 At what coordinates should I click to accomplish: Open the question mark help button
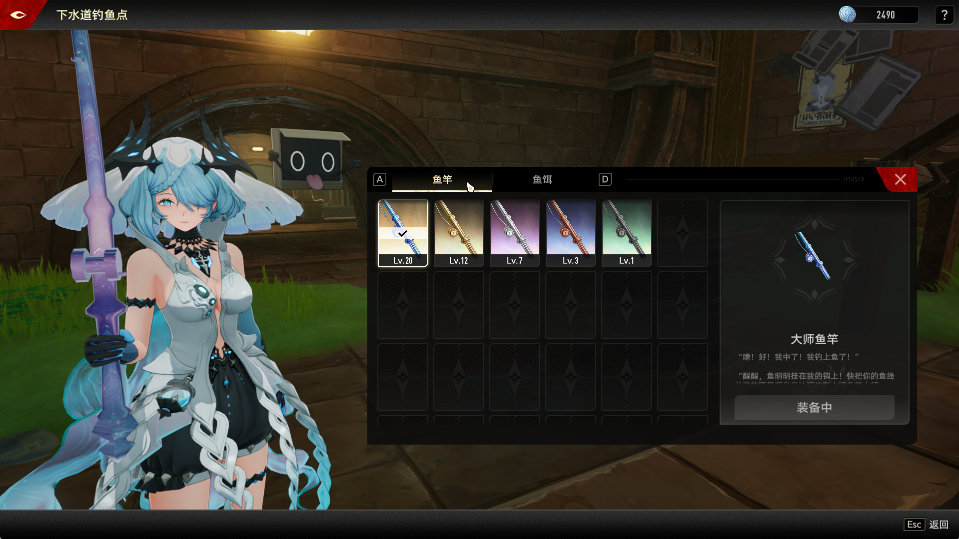click(x=943, y=15)
